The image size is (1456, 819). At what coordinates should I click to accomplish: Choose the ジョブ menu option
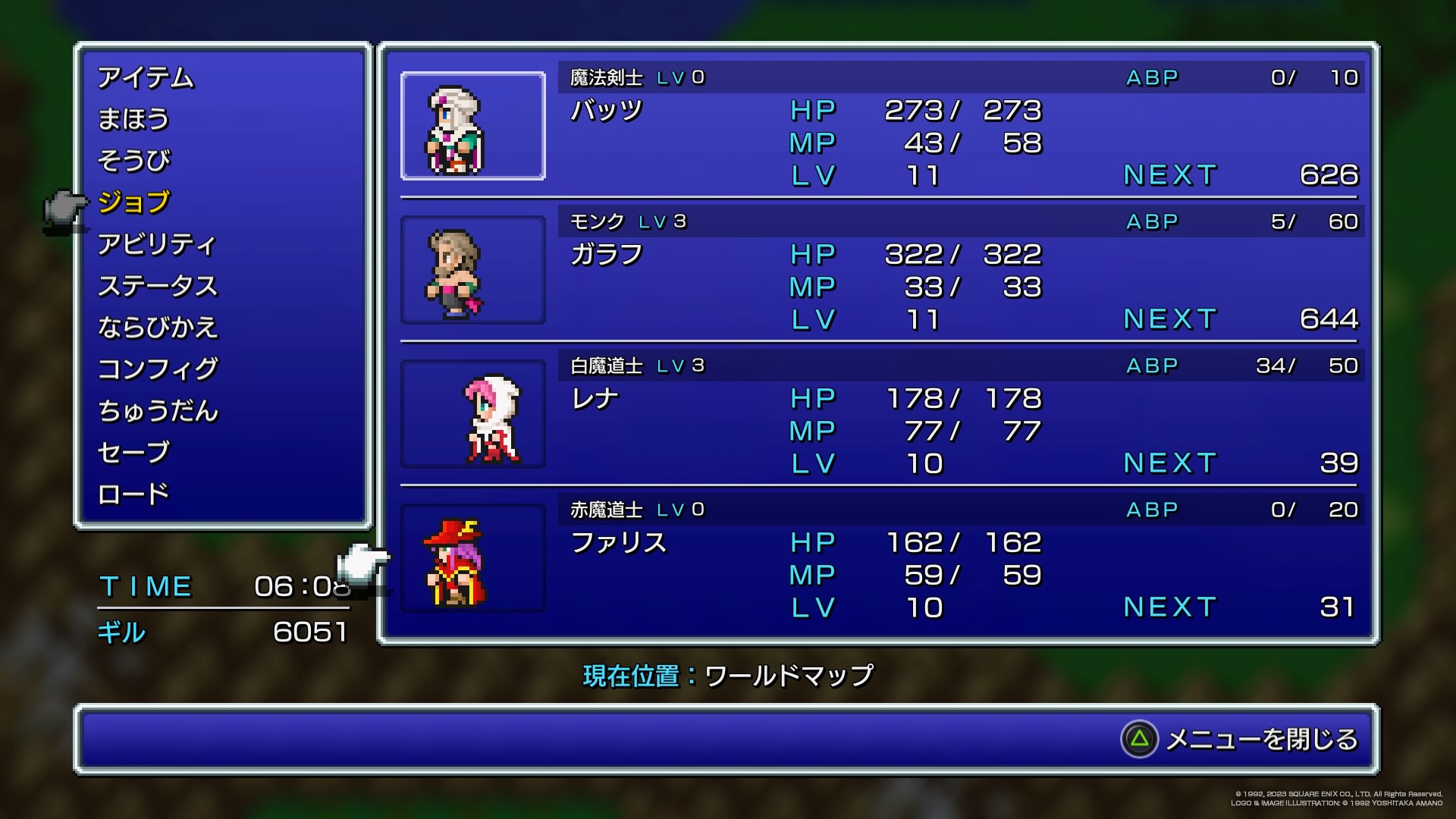134,202
